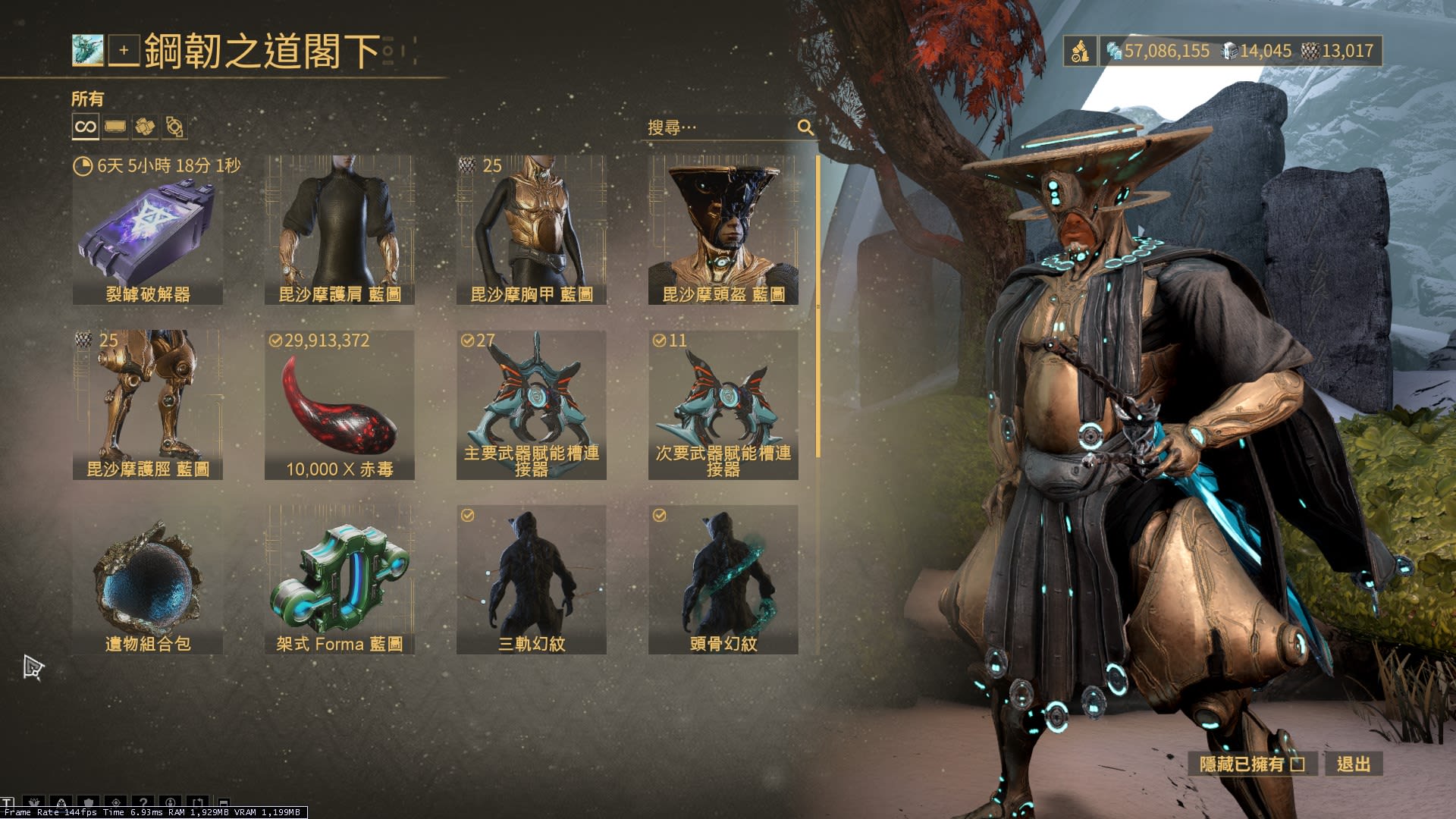
Task: Switch to the infinity all-items filter tab
Action: [x=86, y=127]
